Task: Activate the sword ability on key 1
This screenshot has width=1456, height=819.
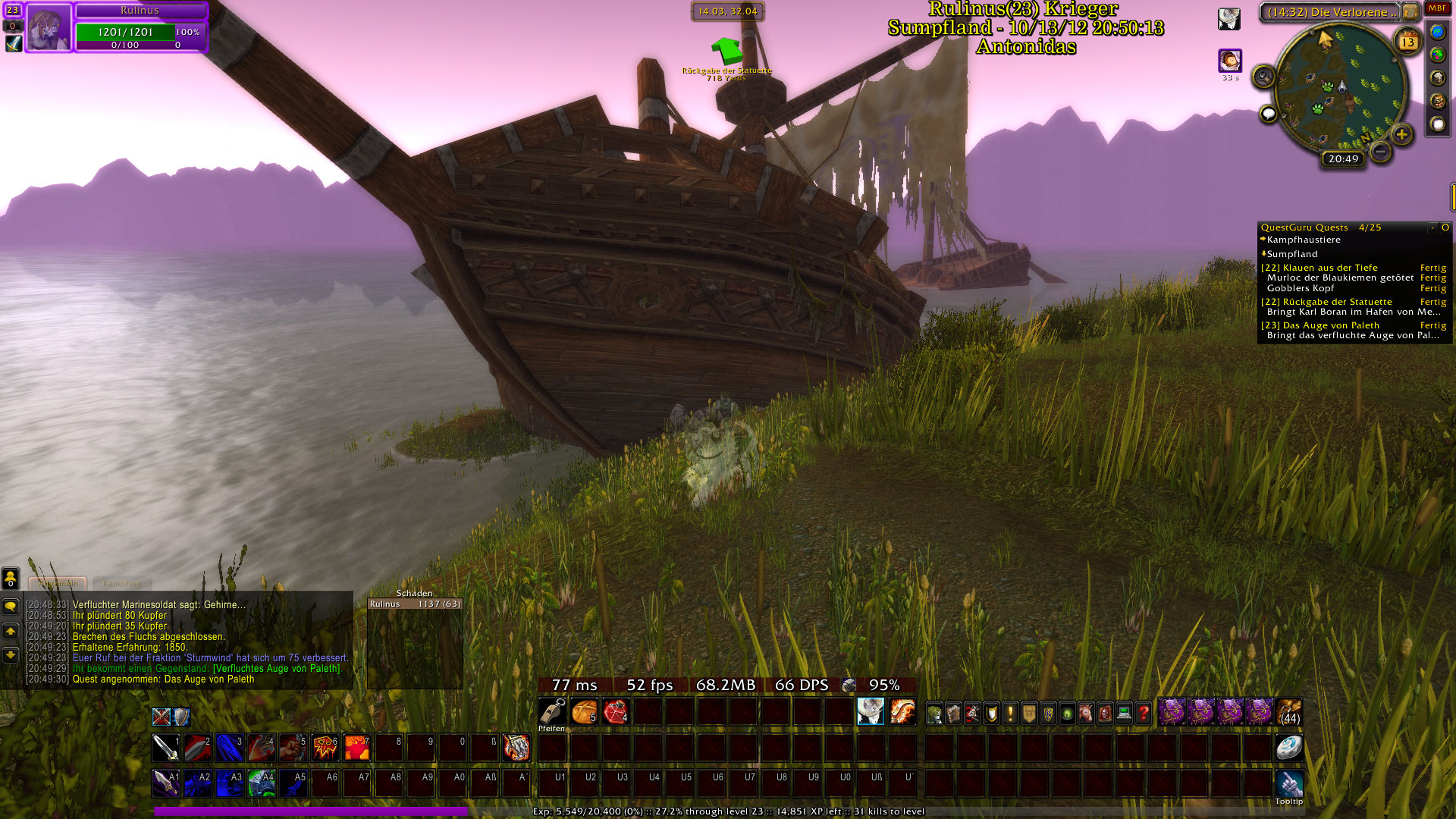Action: tap(165, 748)
